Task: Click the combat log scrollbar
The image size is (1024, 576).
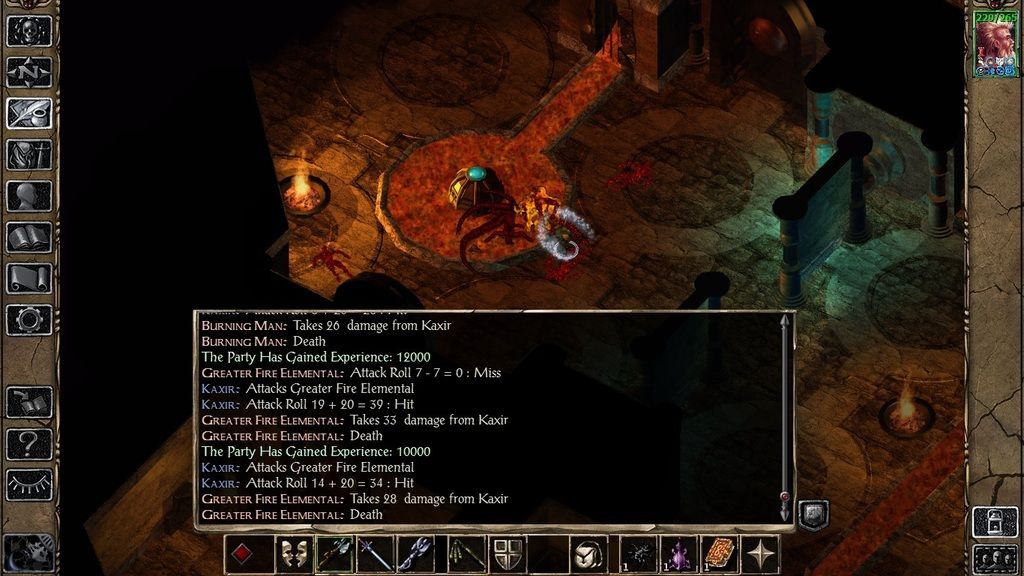Action: click(x=785, y=415)
